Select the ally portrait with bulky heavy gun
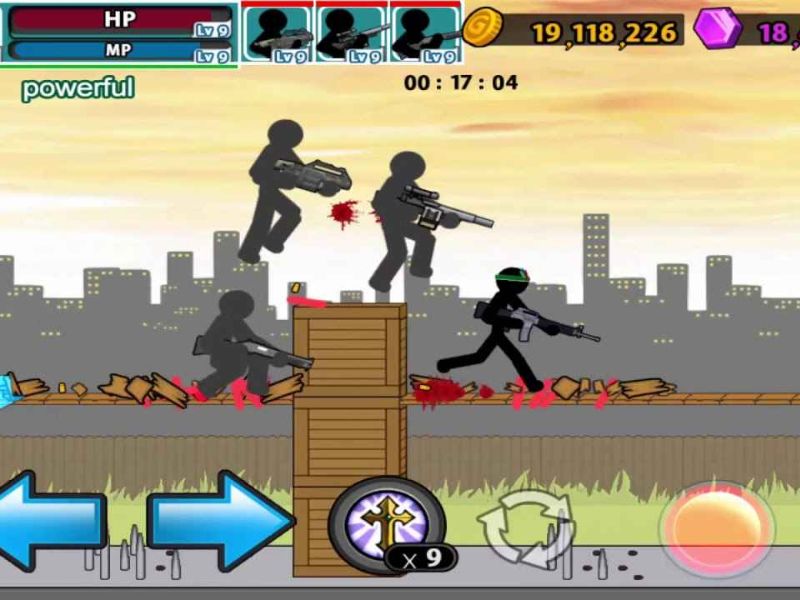This screenshot has height=600, width=800. (278, 33)
